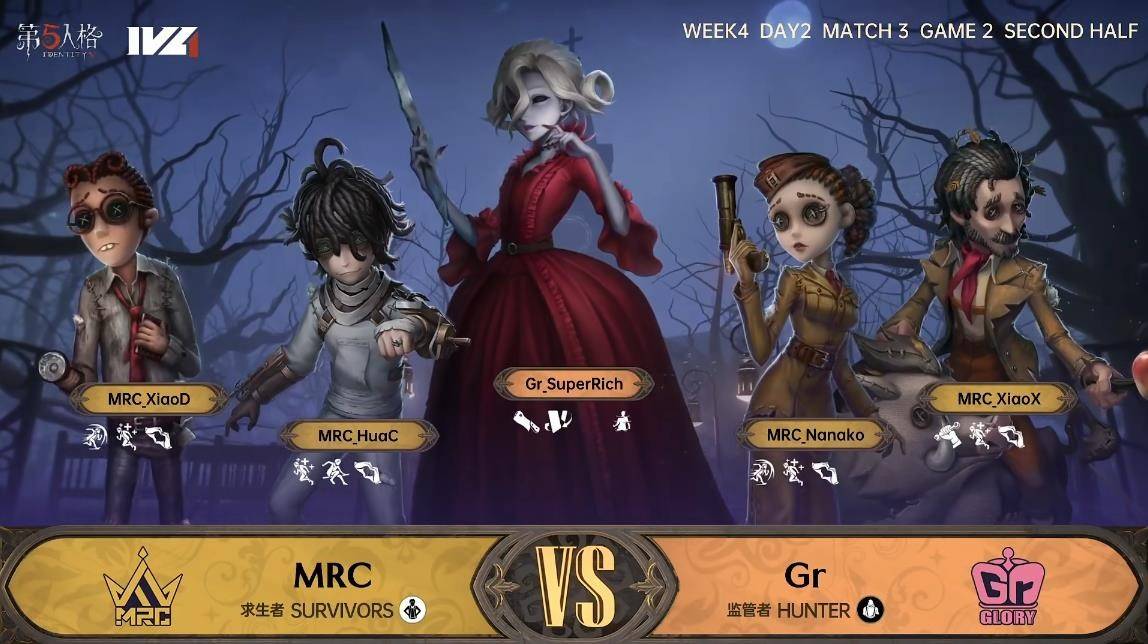1148x644 pixels.
Task: Click the Survivors faction icon beside MRC
Action: [x=410, y=609]
